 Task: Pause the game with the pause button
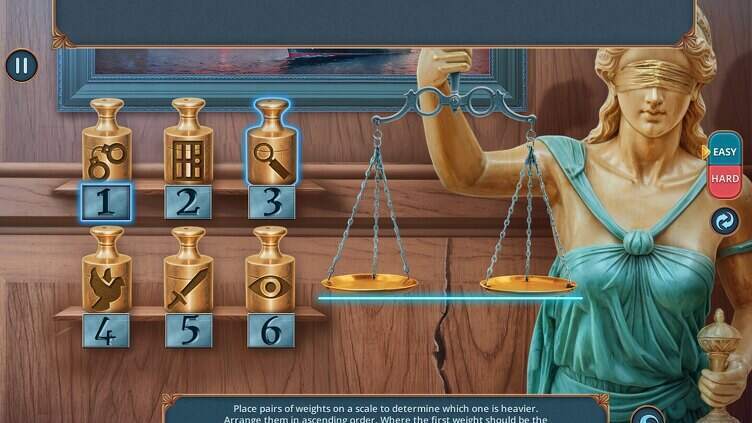pyautogui.click(x=21, y=66)
